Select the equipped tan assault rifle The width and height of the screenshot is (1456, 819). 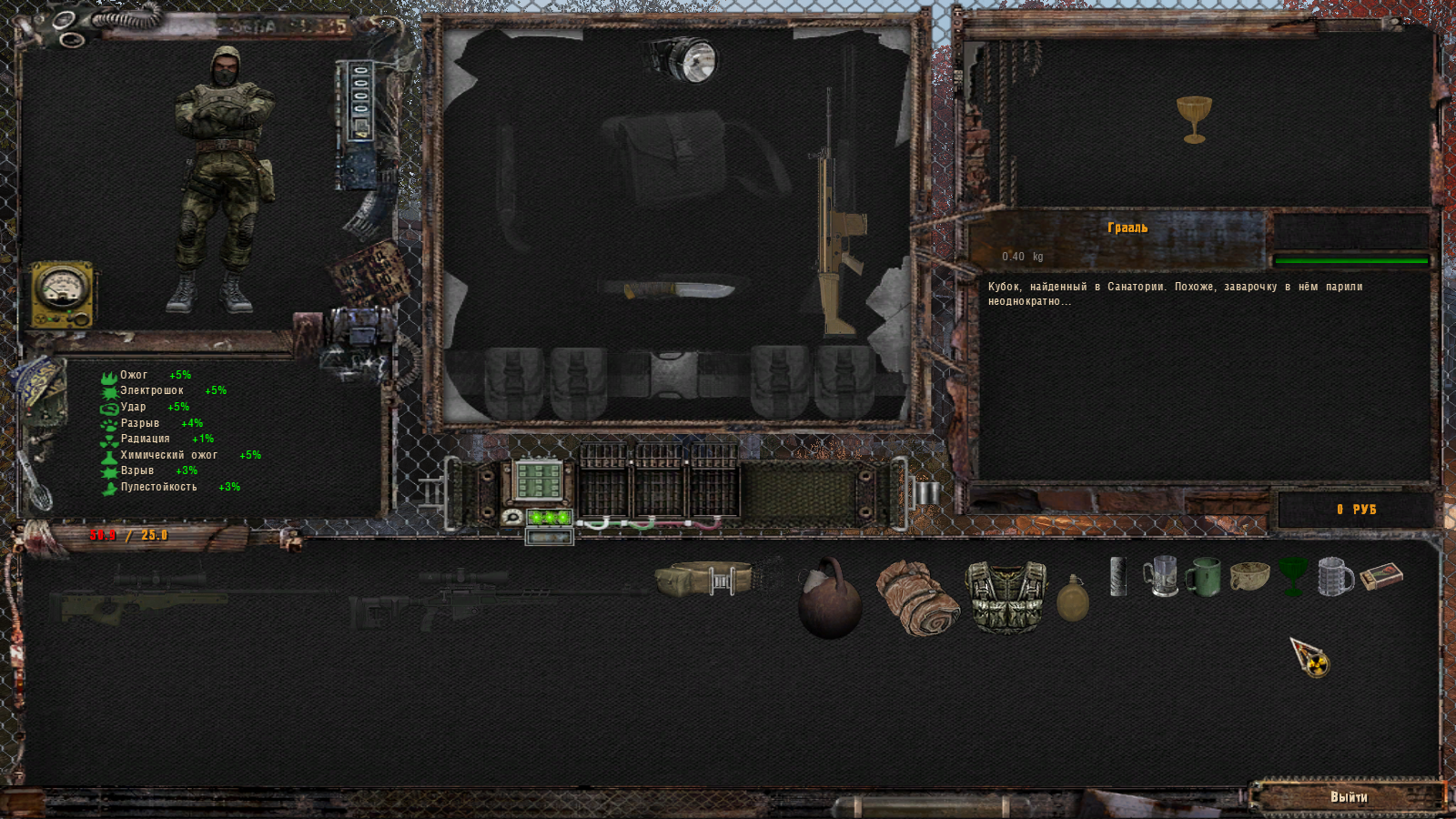835,238
